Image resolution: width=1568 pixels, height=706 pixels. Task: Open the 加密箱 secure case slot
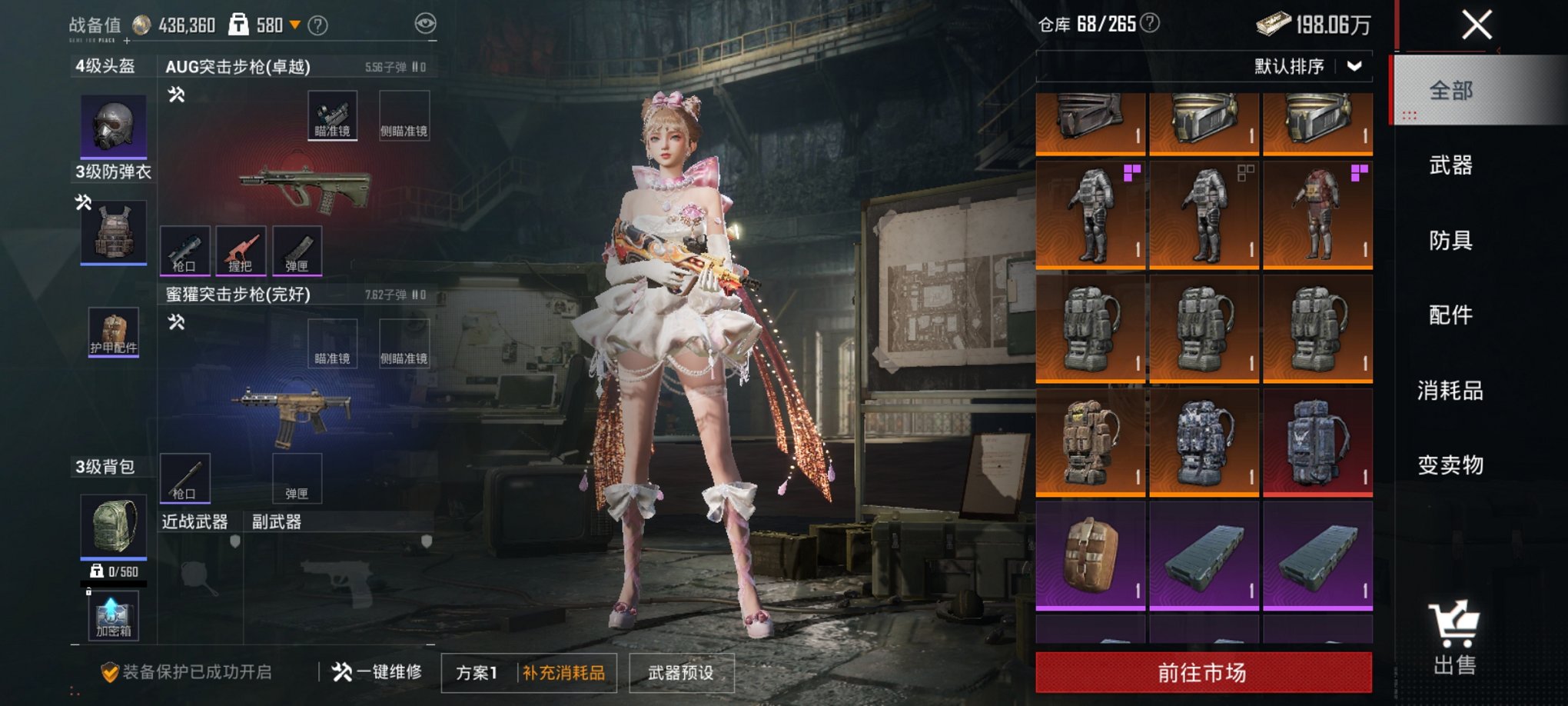click(x=113, y=616)
